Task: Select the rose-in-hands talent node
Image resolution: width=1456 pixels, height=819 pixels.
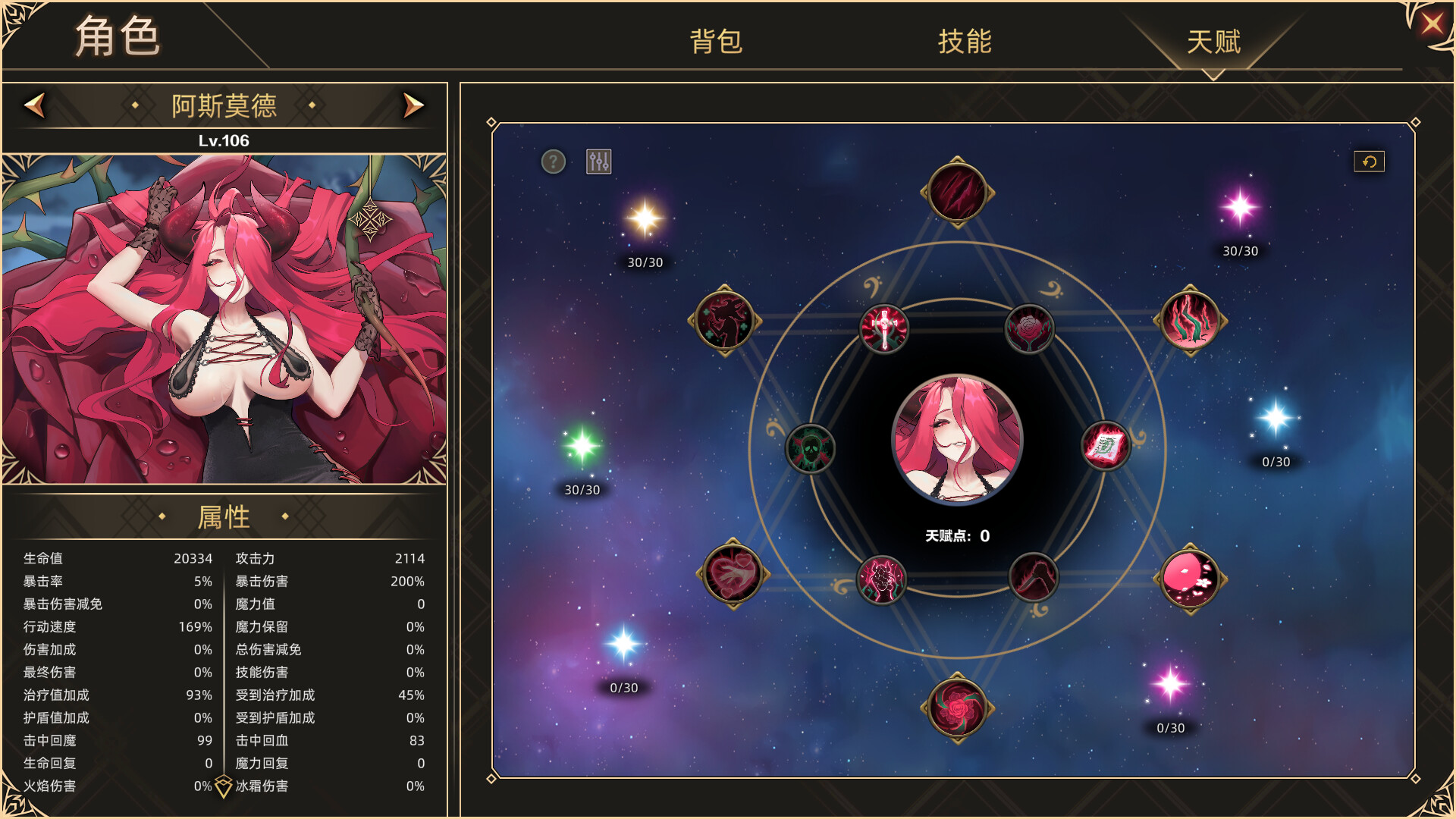Action: 1029,326
